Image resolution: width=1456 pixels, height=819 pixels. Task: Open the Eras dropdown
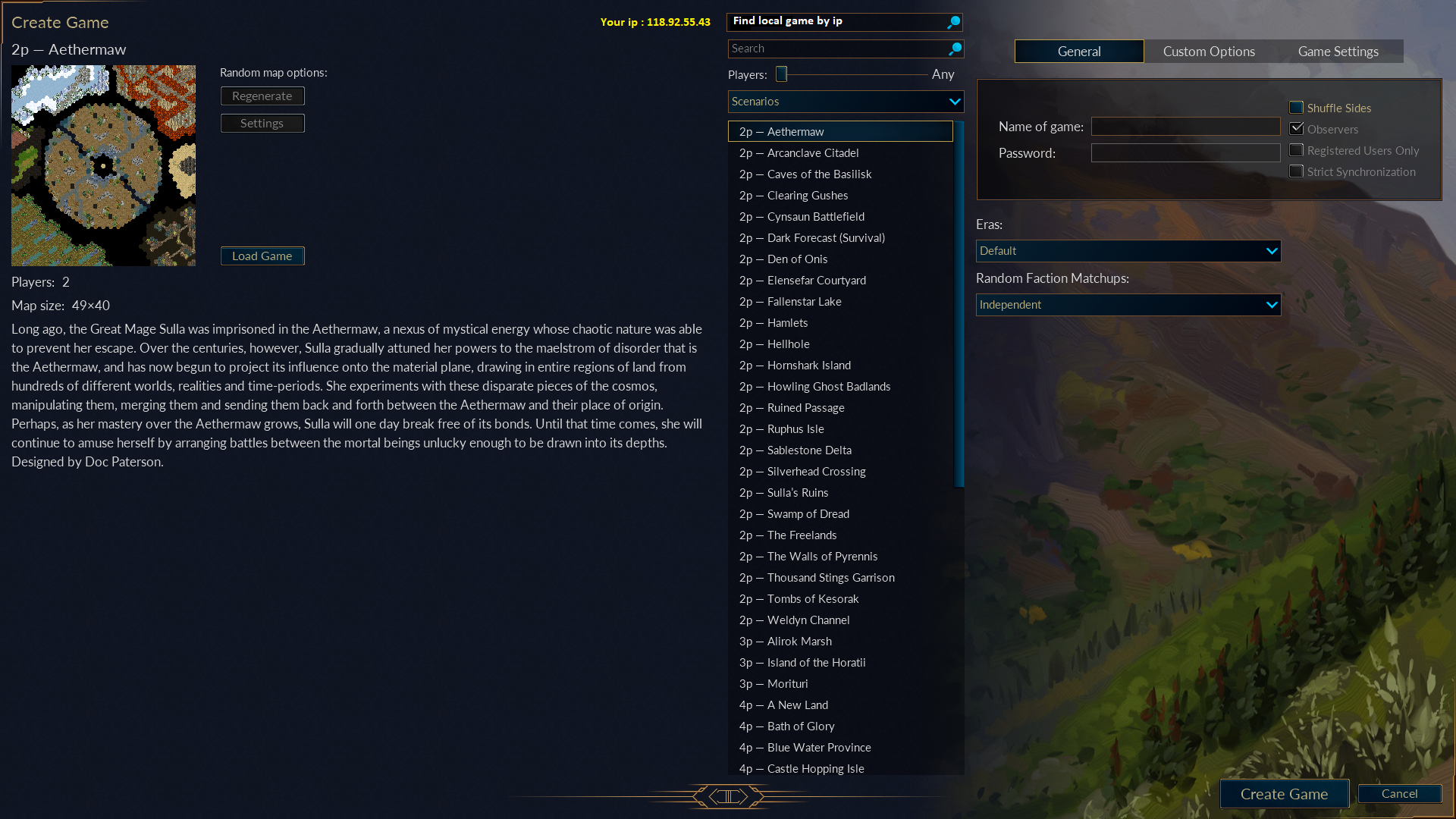[x=1128, y=251]
